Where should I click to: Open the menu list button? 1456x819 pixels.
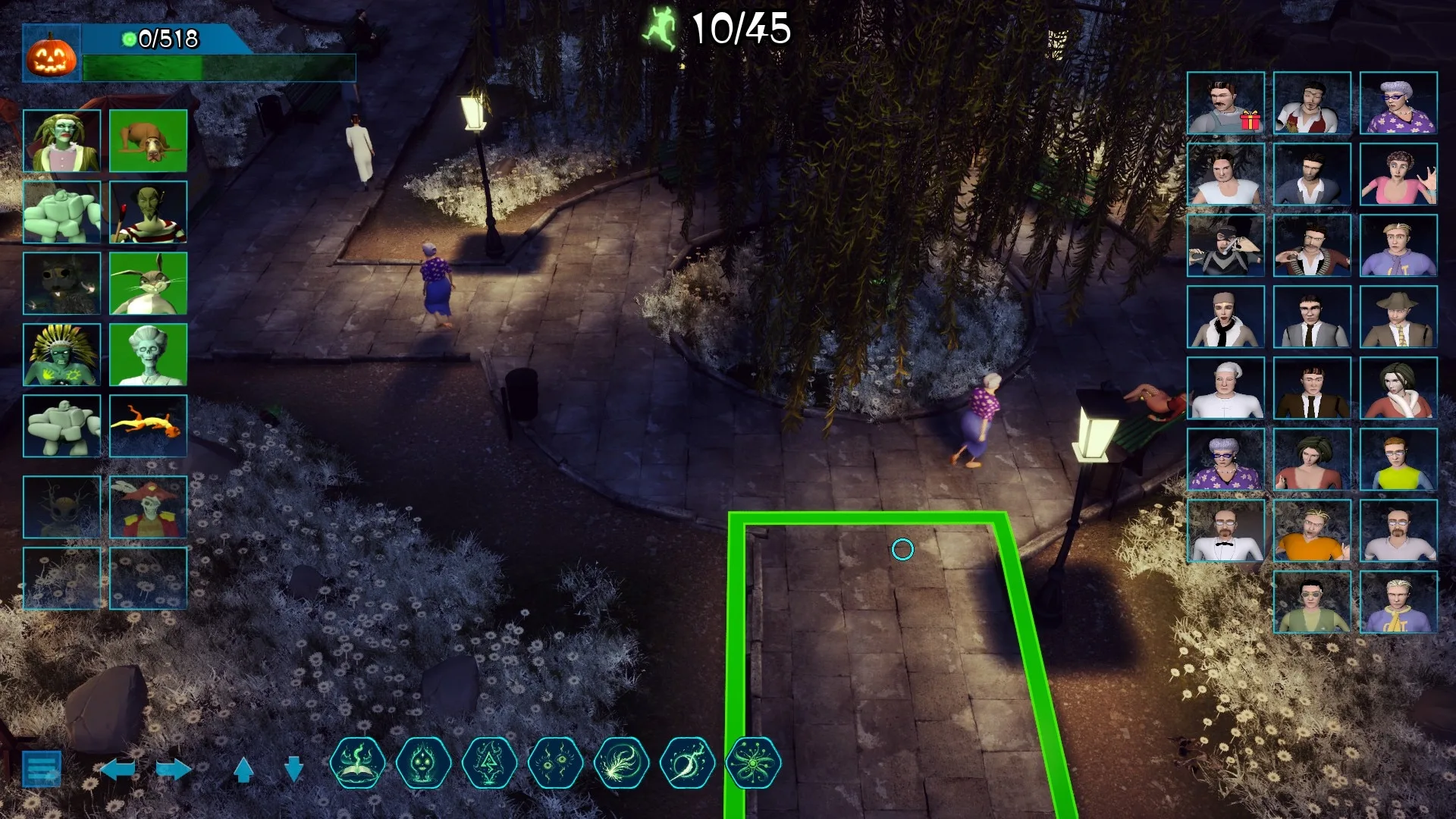[42, 769]
